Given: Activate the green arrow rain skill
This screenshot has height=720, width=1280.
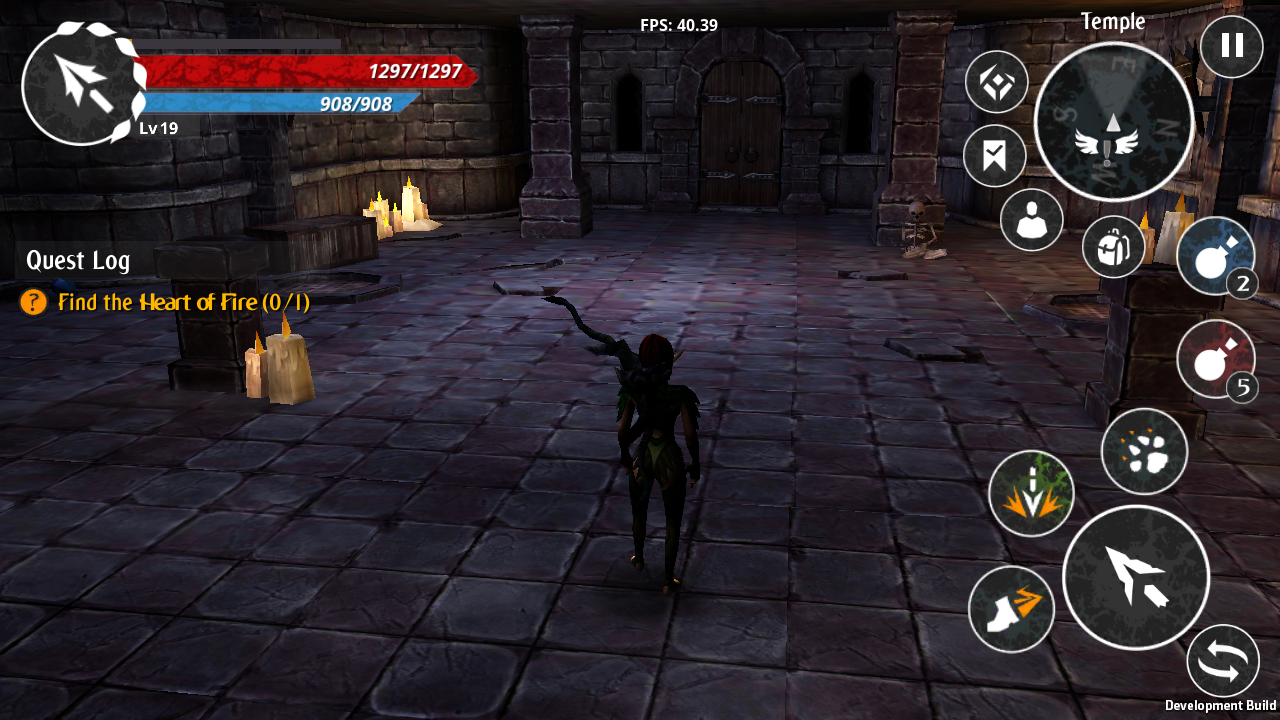Looking at the screenshot, I should [1031, 492].
